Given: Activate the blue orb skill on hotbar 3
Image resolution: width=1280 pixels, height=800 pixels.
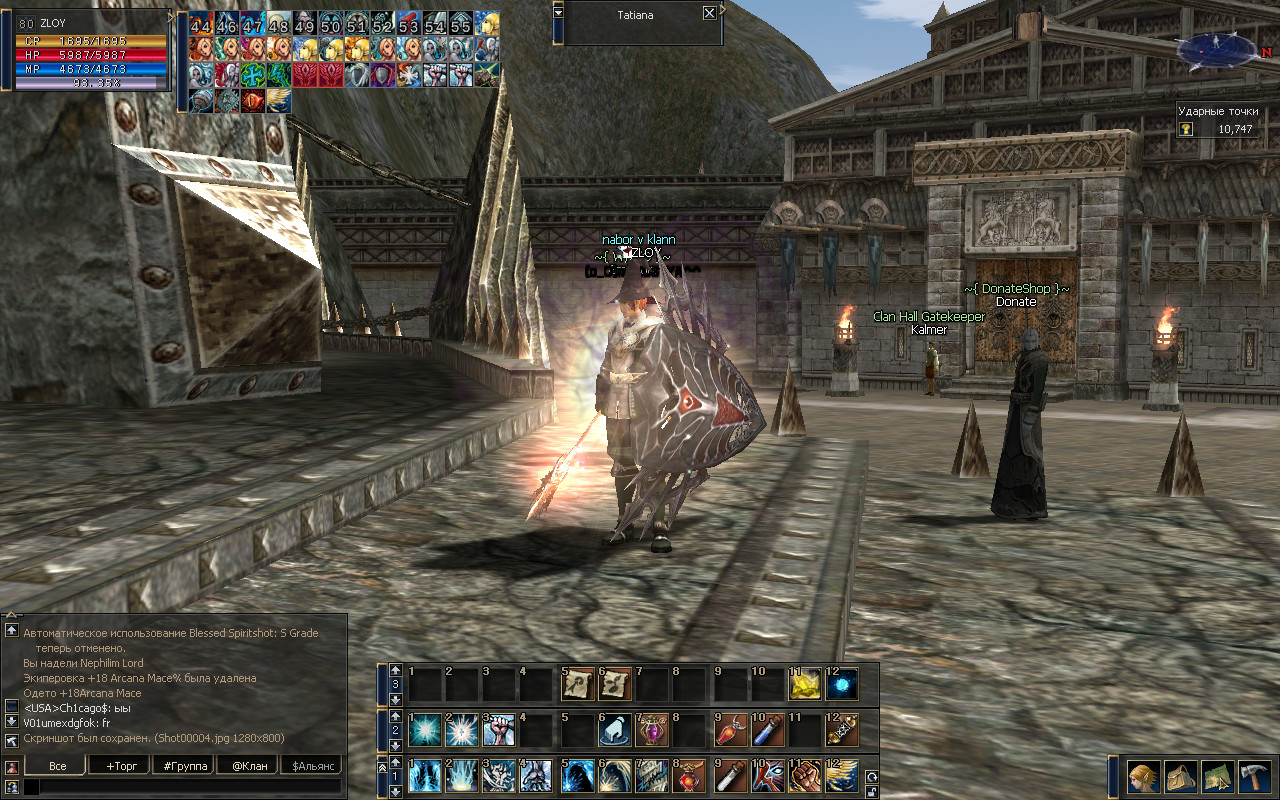Looking at the screenshot, I should (x=842, y=684).
